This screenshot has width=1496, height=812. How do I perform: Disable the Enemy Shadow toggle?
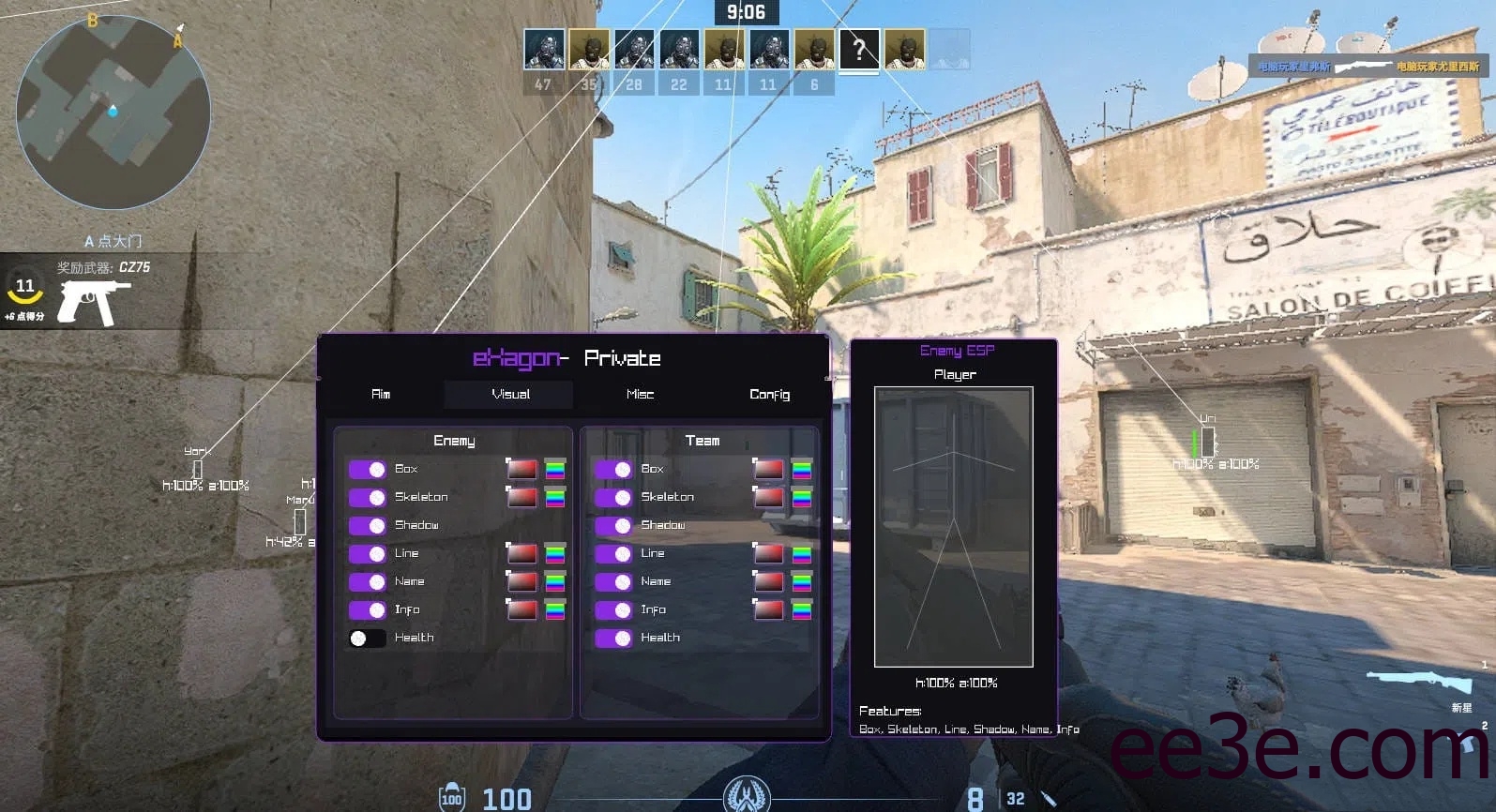click(x=368, y=525)
